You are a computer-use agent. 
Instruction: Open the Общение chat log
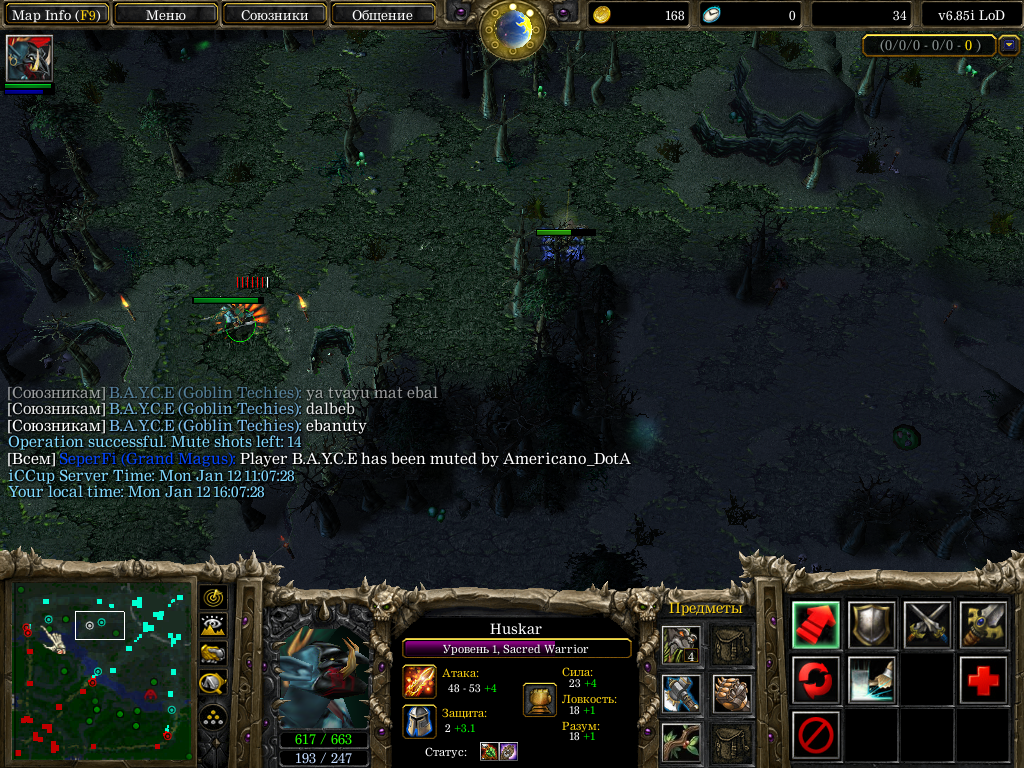382,15
